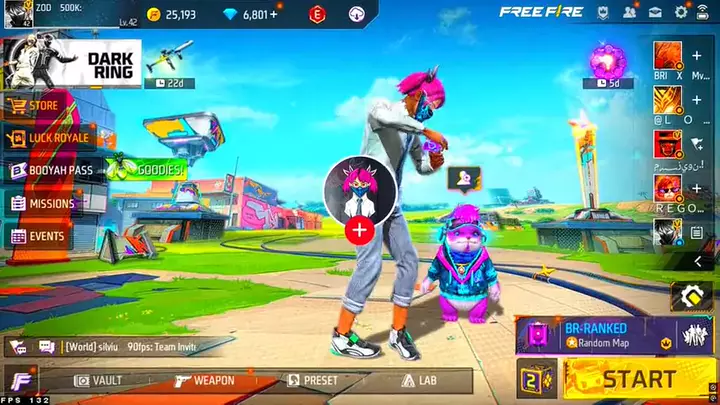Open the friends list icon

pos(629,13)
